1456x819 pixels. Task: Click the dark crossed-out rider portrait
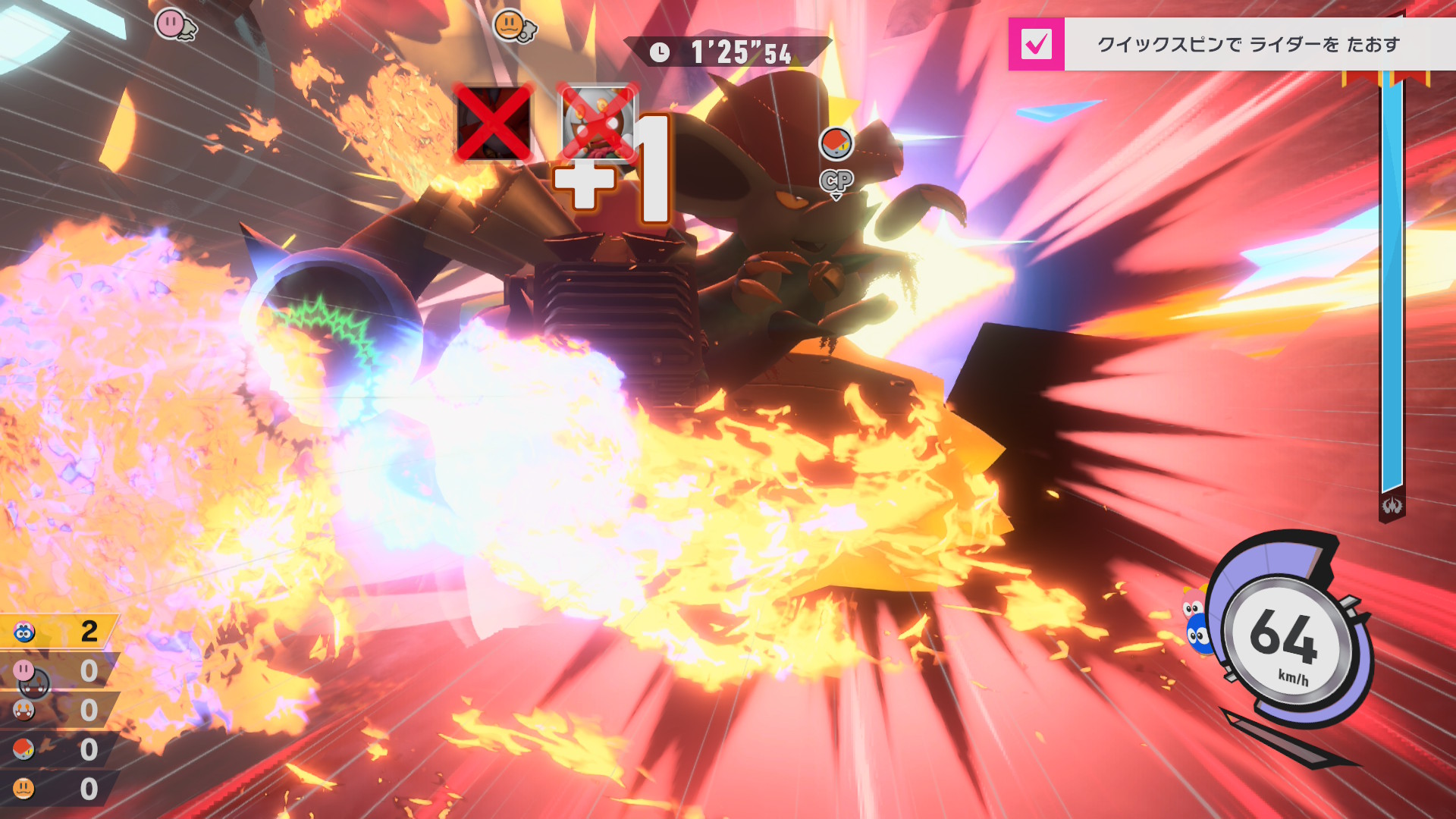click(x=493, y=123)
